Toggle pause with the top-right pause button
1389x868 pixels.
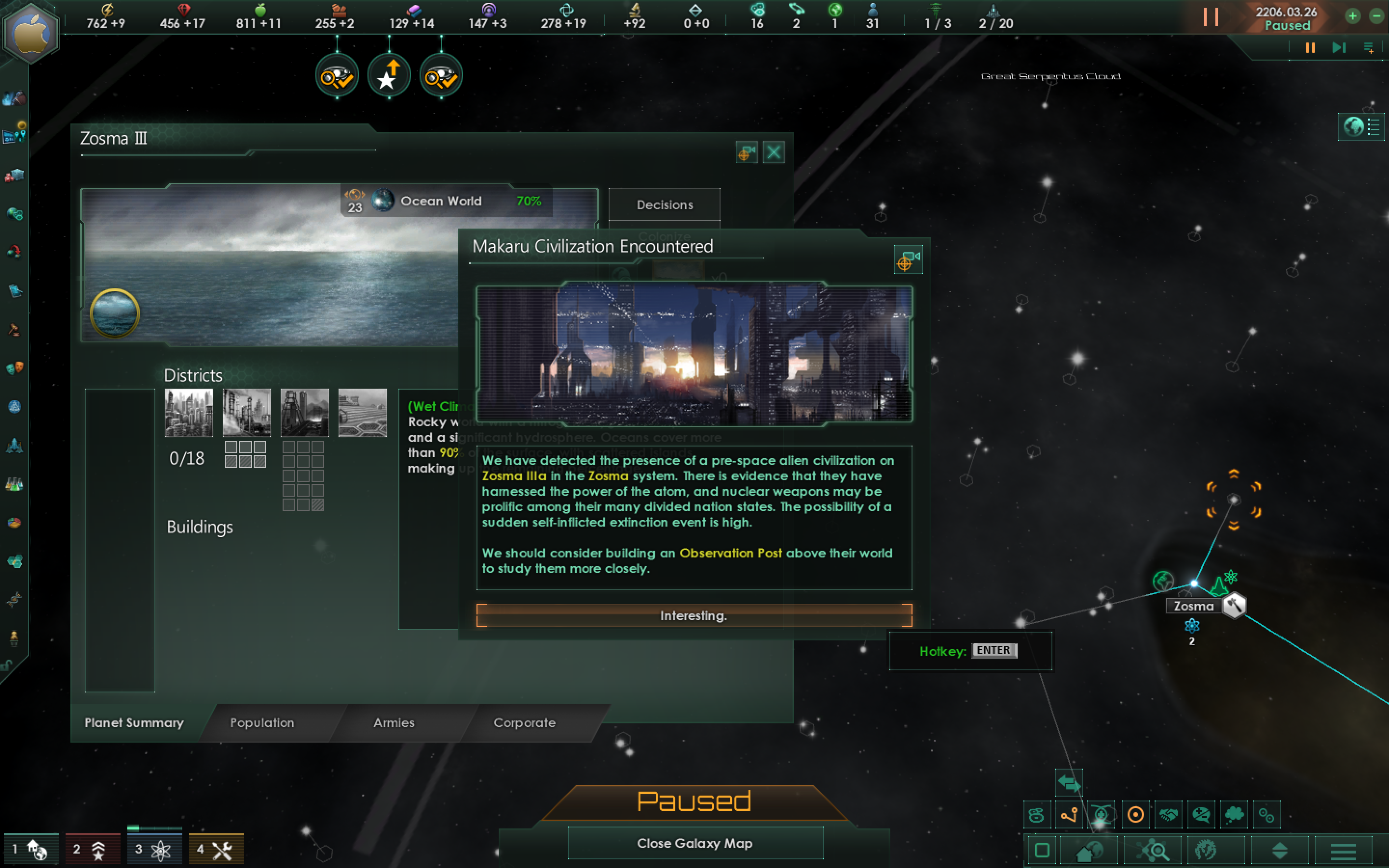coord(1310,48)
